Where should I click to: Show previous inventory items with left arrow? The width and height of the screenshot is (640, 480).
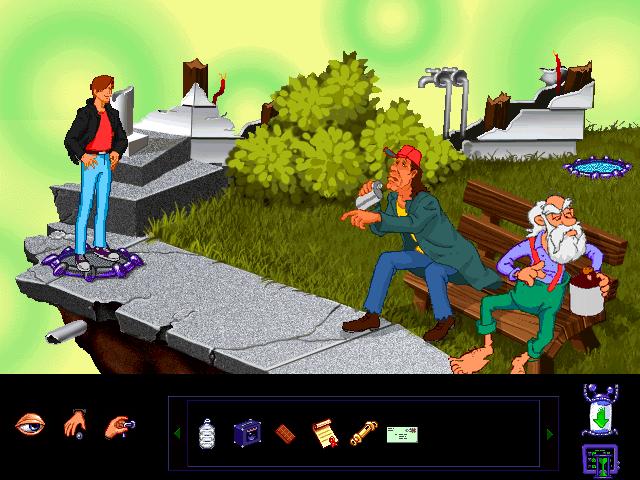click(x=177, y=433)
